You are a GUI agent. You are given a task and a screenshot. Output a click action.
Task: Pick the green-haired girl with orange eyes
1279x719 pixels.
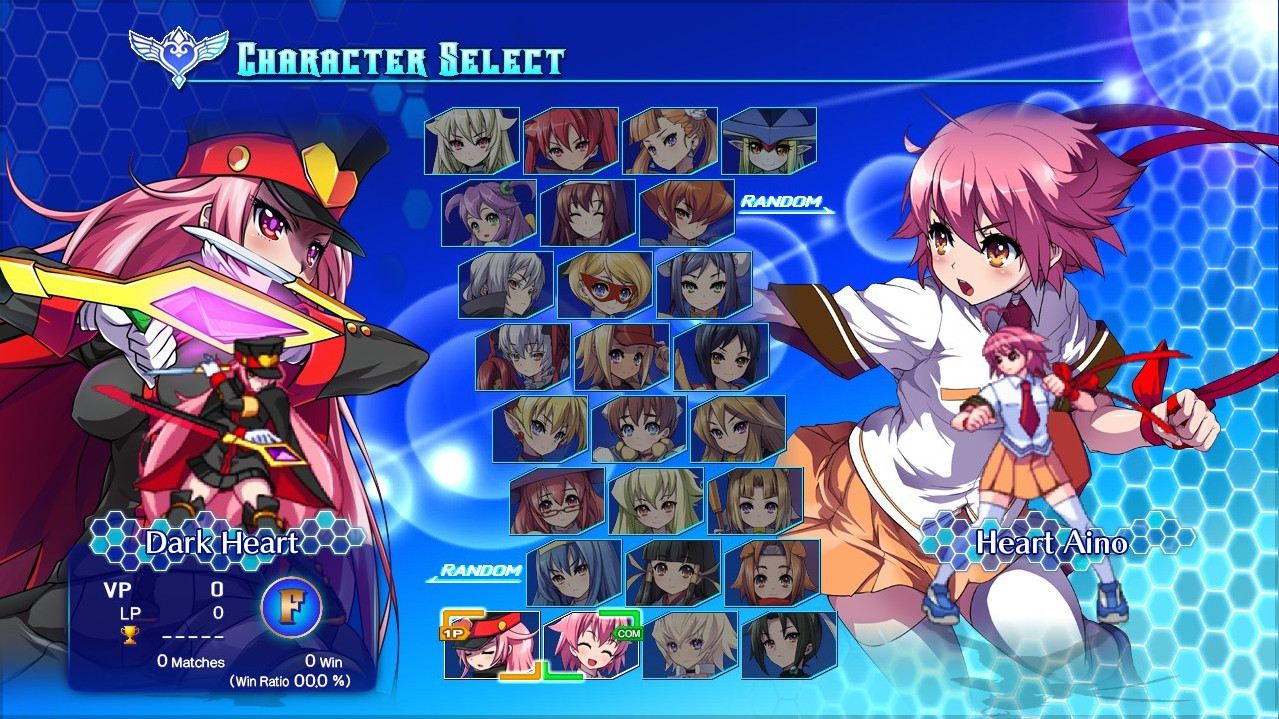(x=656, y=501)
